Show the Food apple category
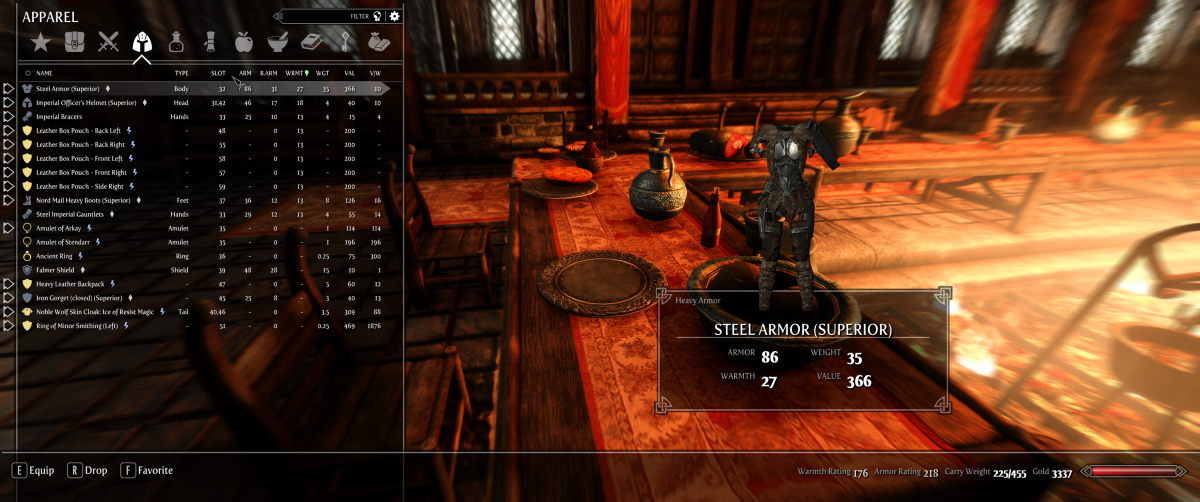The image size is (1200, 502). (x=244, y=42)
